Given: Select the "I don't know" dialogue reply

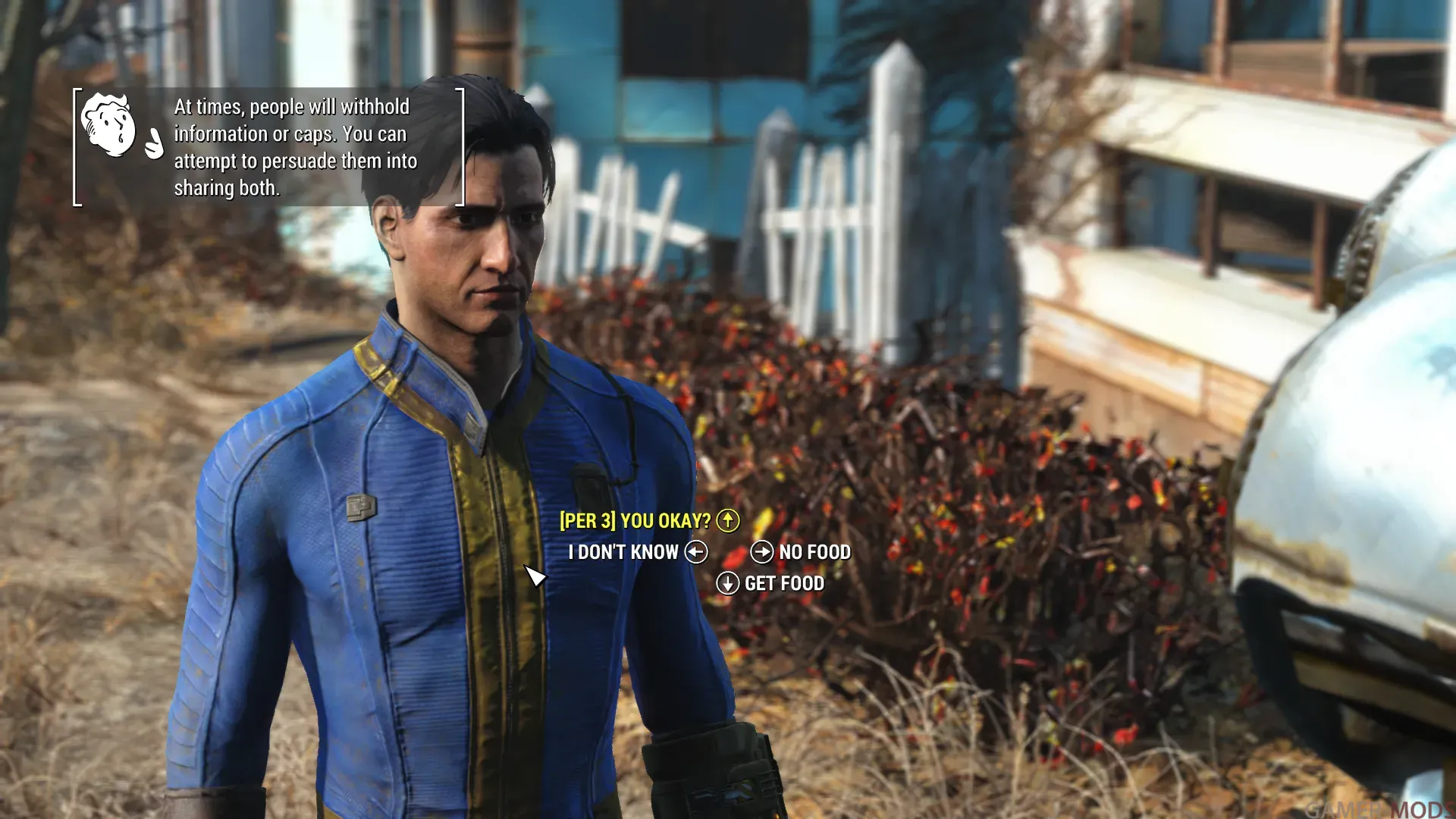Looking at the screenshot, I should click(x=623, y=552).
